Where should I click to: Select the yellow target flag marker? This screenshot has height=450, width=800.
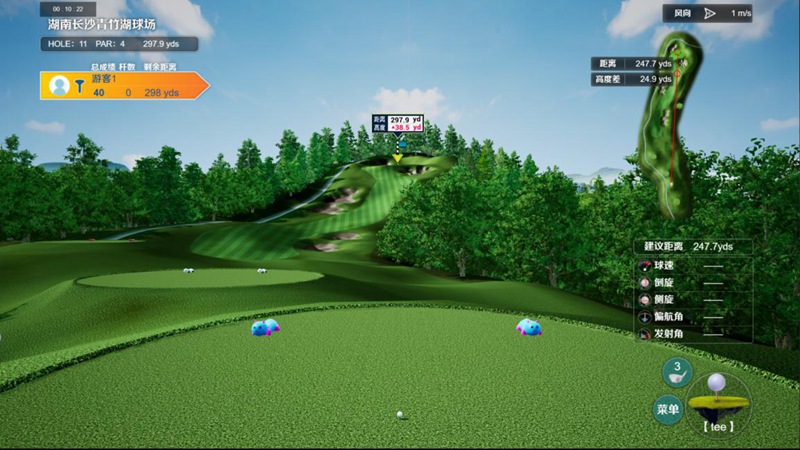click(x=397, y=157)
